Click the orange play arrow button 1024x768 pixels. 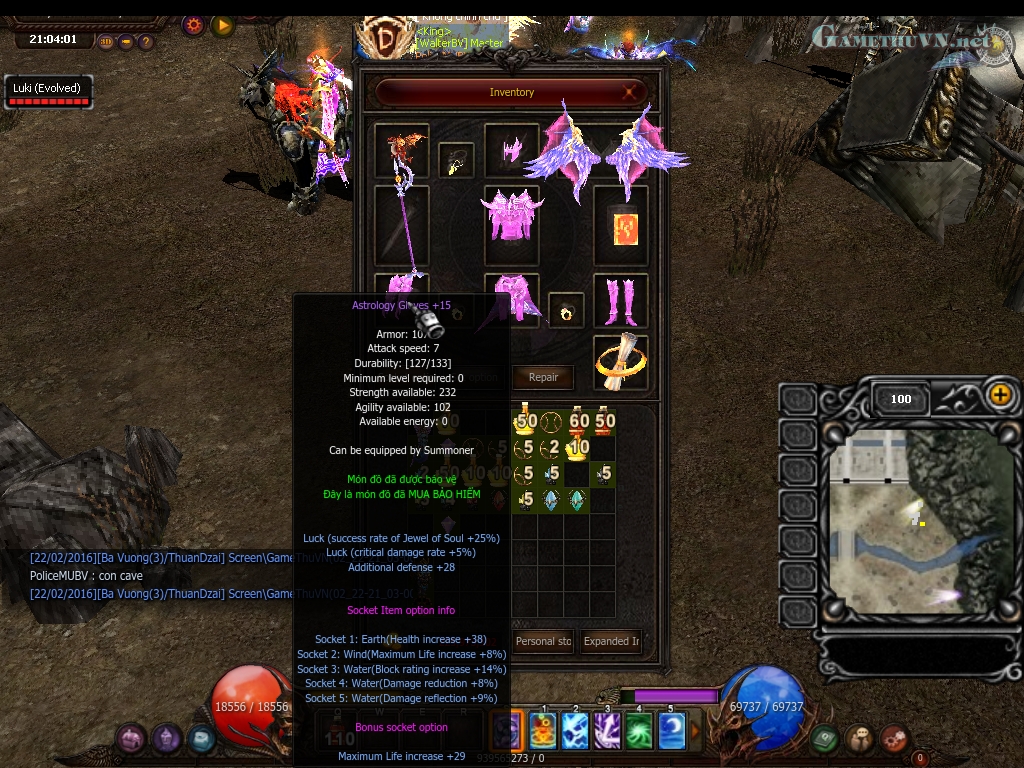coord(223,25)
